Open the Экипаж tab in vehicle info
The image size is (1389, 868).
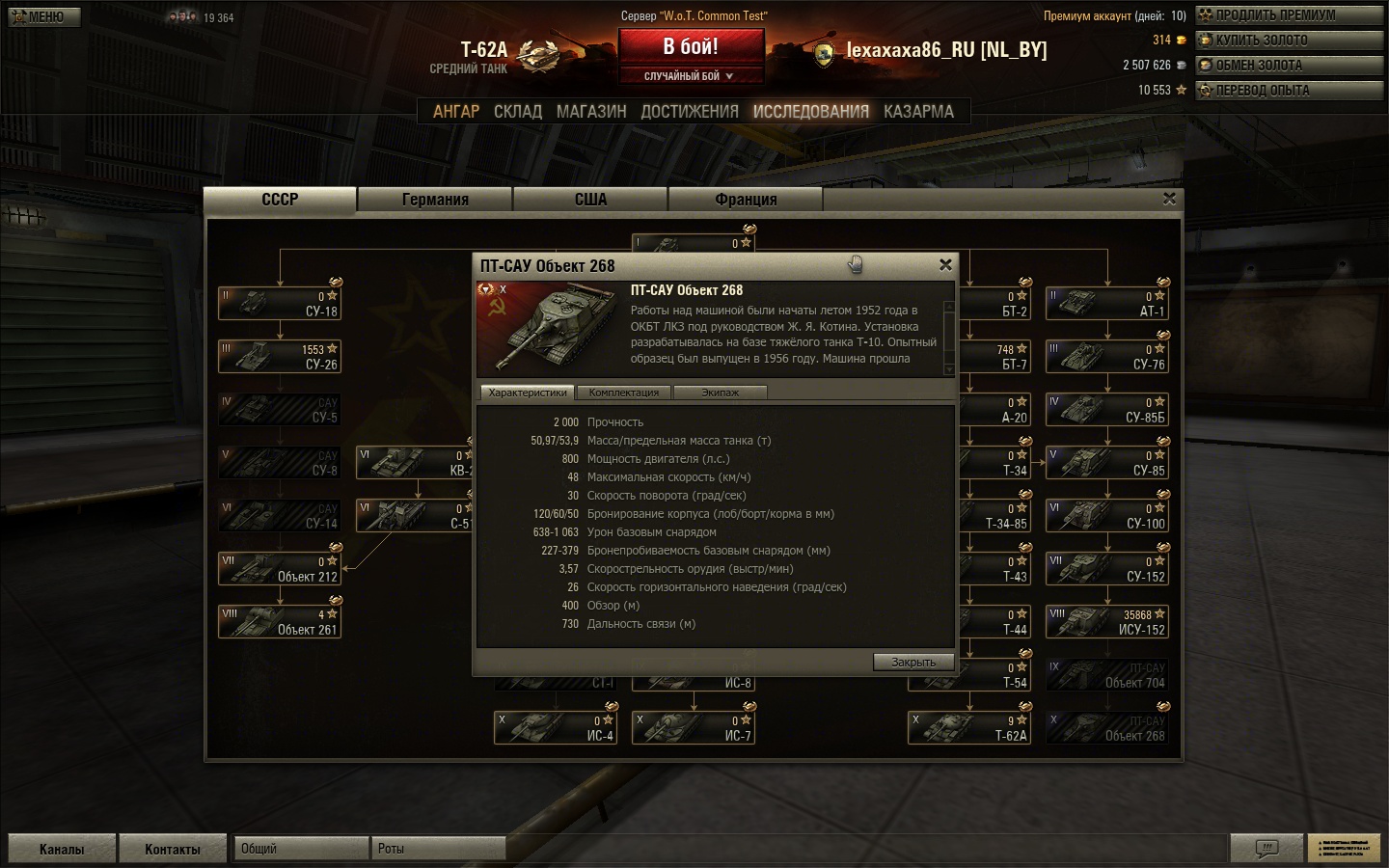point(720,393)
